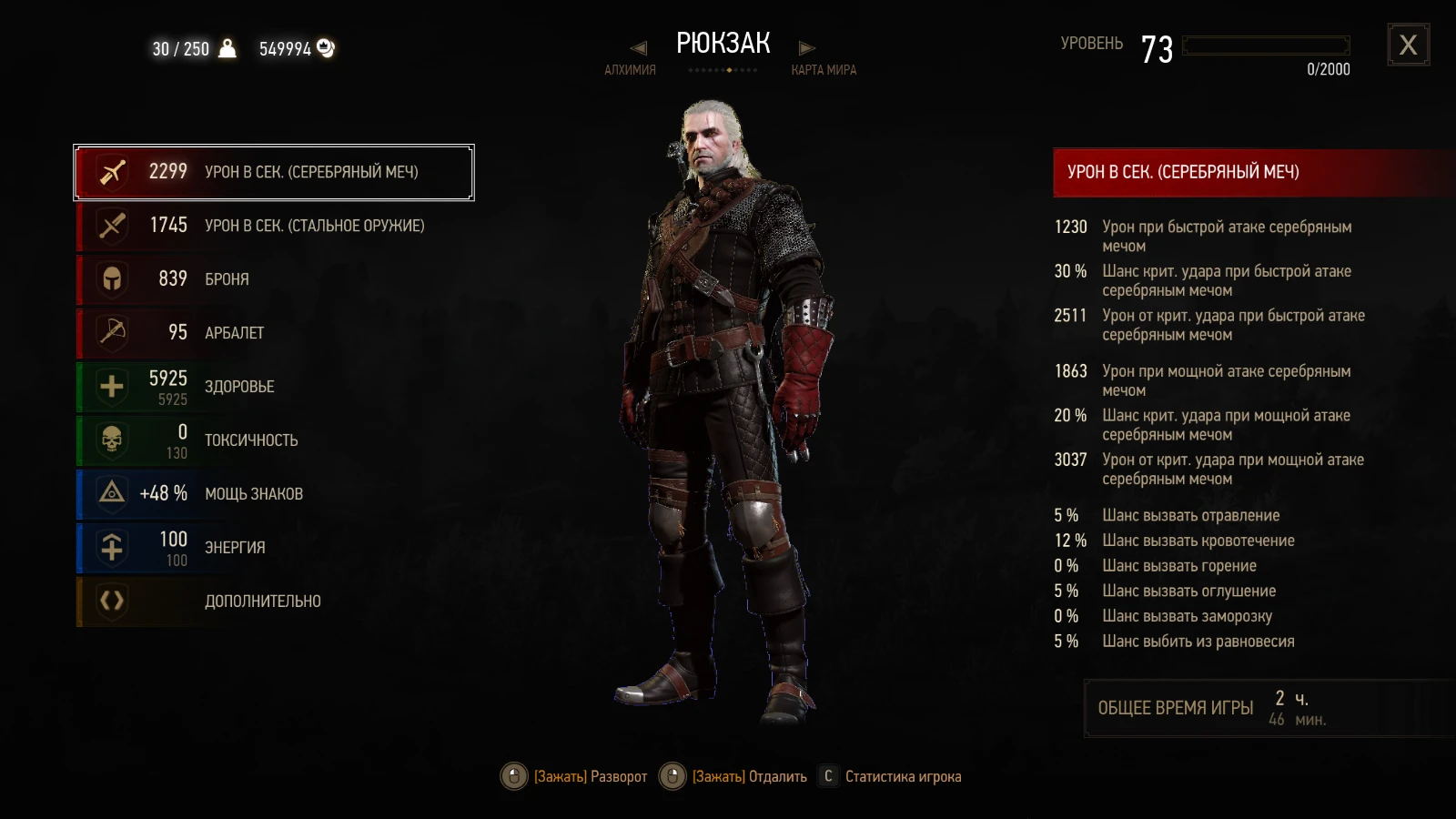Click the crown currency icon showing 549994
The image size is (1456, 819).
coord(324,49)
